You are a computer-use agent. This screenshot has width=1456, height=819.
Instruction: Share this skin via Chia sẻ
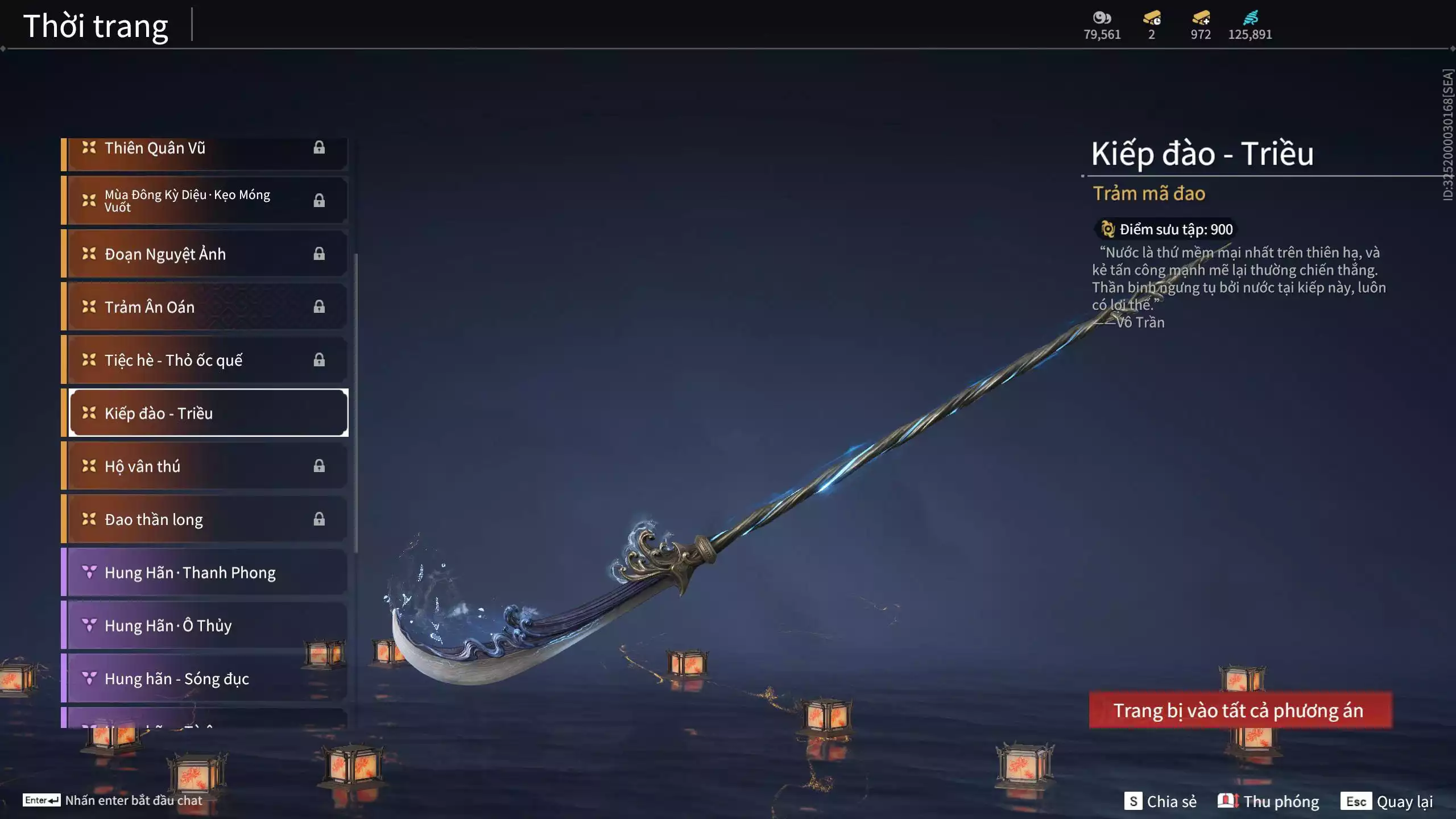click(1160, 801)
